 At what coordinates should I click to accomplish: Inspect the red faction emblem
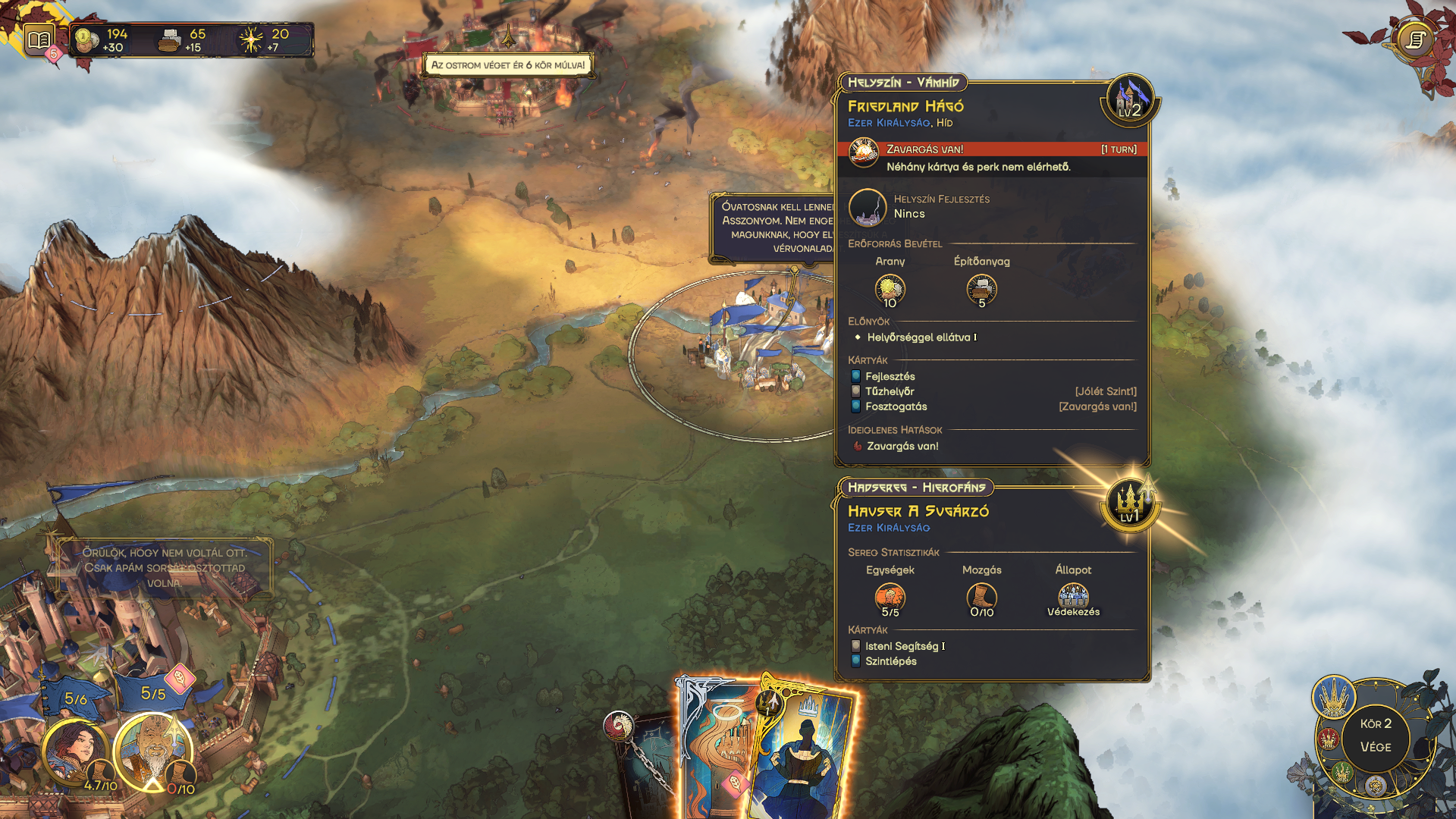click(1328, 738)
